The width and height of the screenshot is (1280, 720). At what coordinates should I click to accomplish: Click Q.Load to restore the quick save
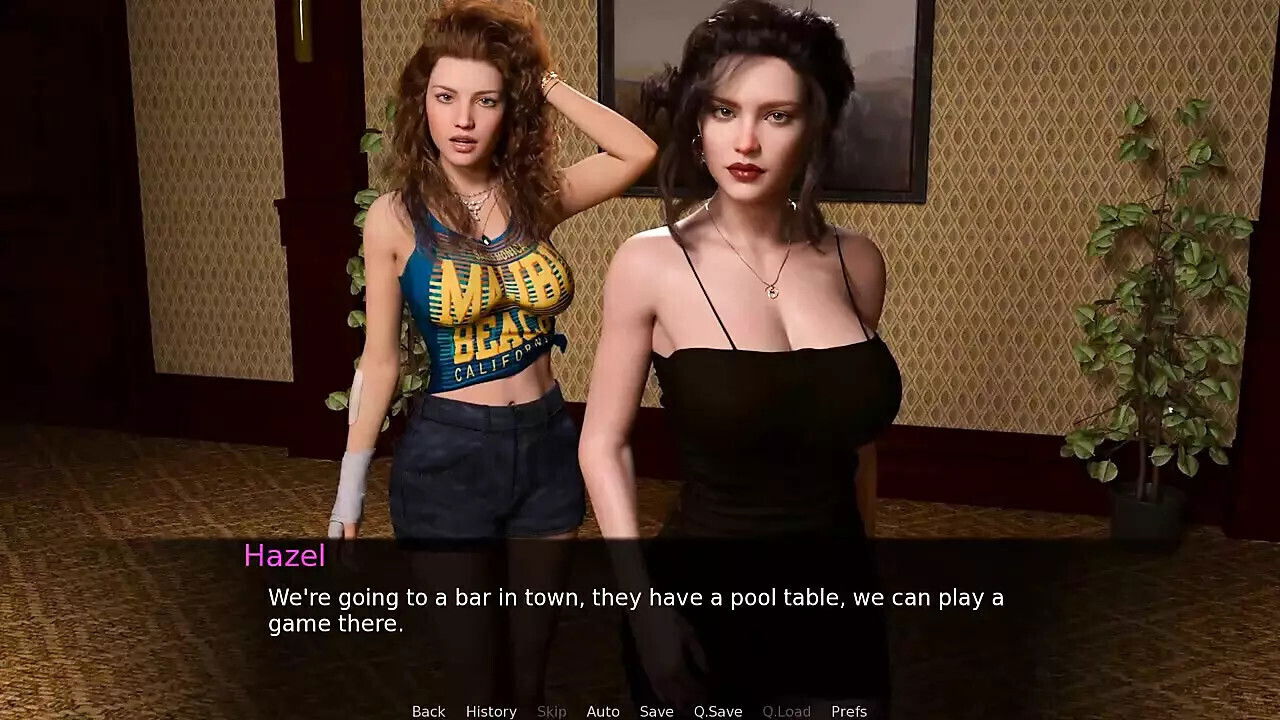(786, 711)
